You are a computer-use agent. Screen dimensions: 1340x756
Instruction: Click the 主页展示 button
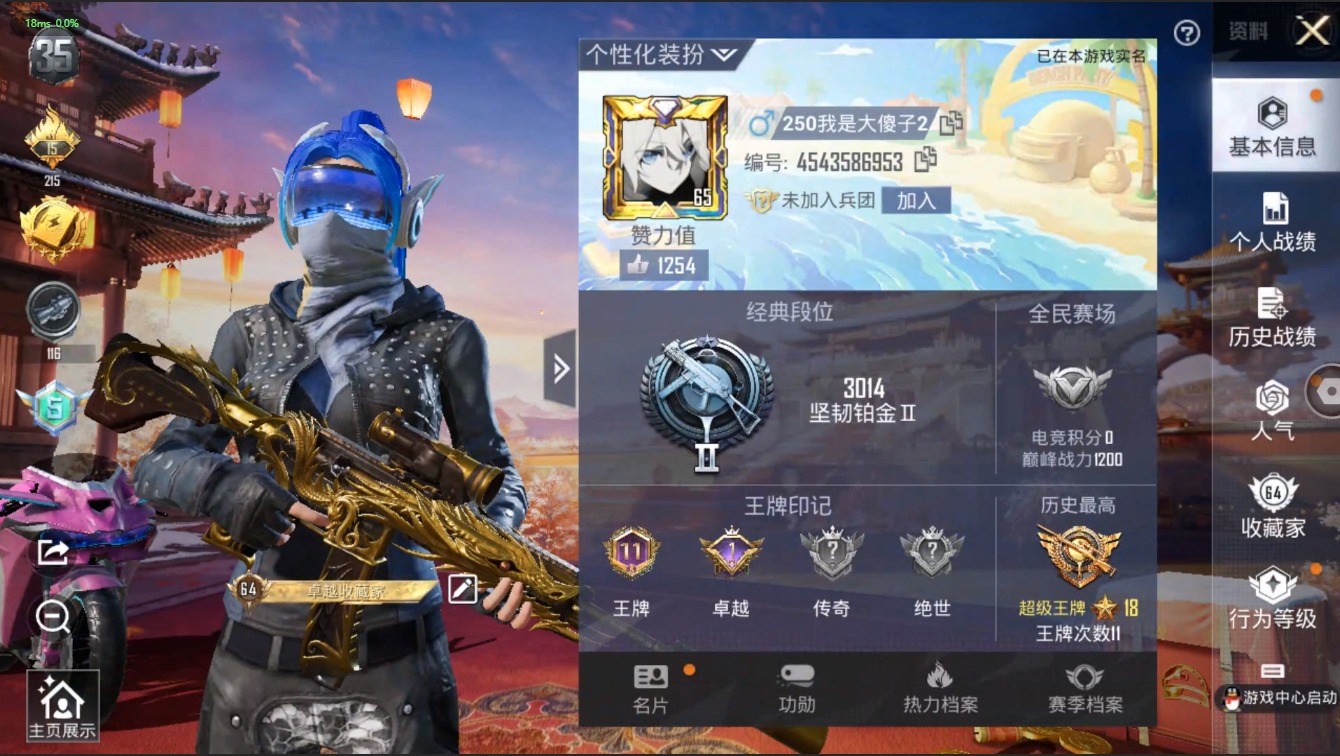point(62,706)
